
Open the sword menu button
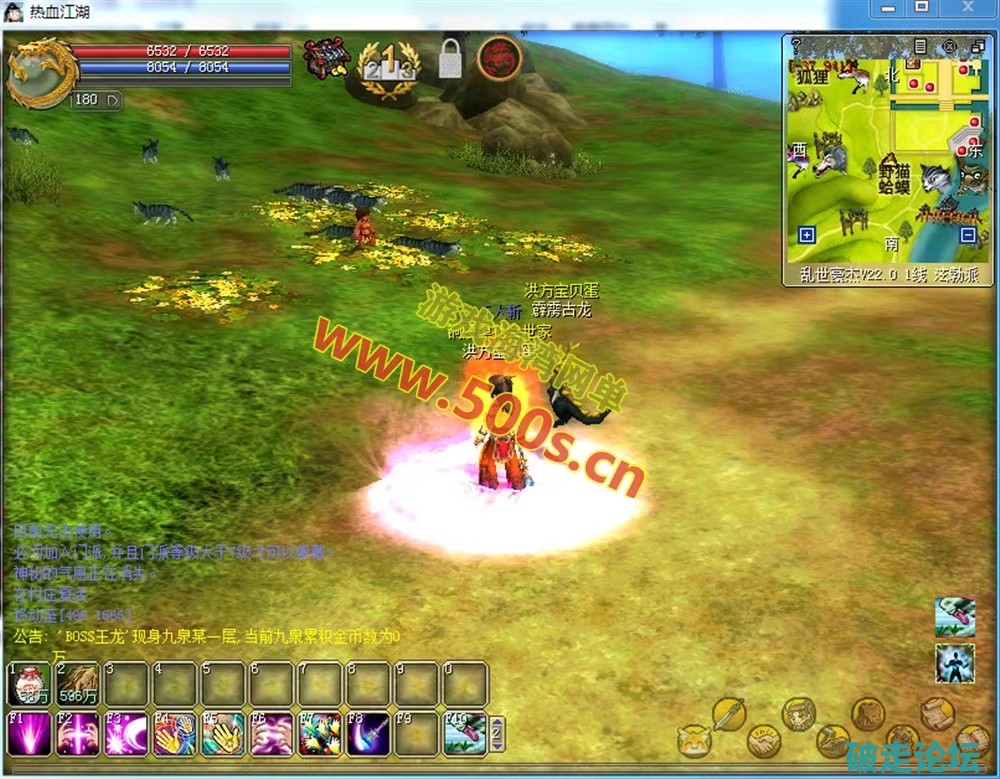click(728, 713)
